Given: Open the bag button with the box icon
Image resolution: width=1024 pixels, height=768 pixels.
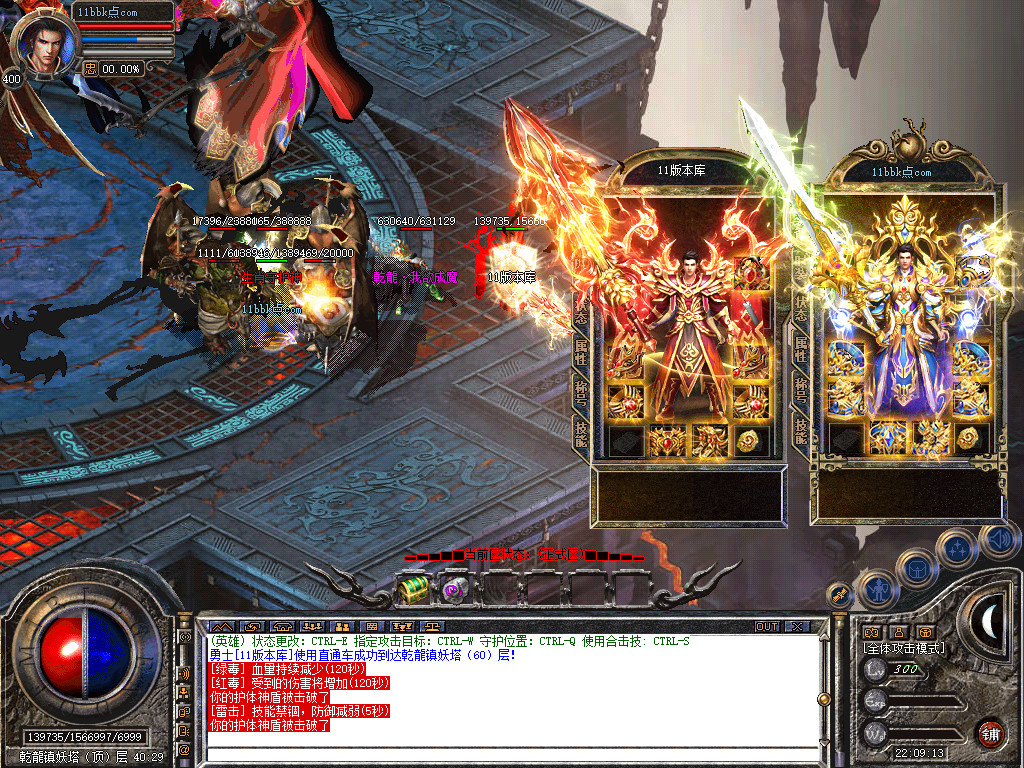Looking at the screenshot, I should click(916, 569).
